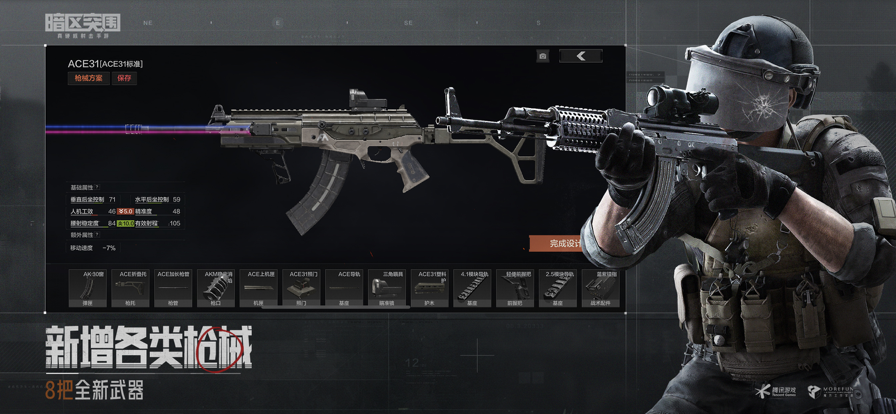Choose the ACE31 plastic handguard slot
Screen dimensions: 896x414
(x=431, y=287)
